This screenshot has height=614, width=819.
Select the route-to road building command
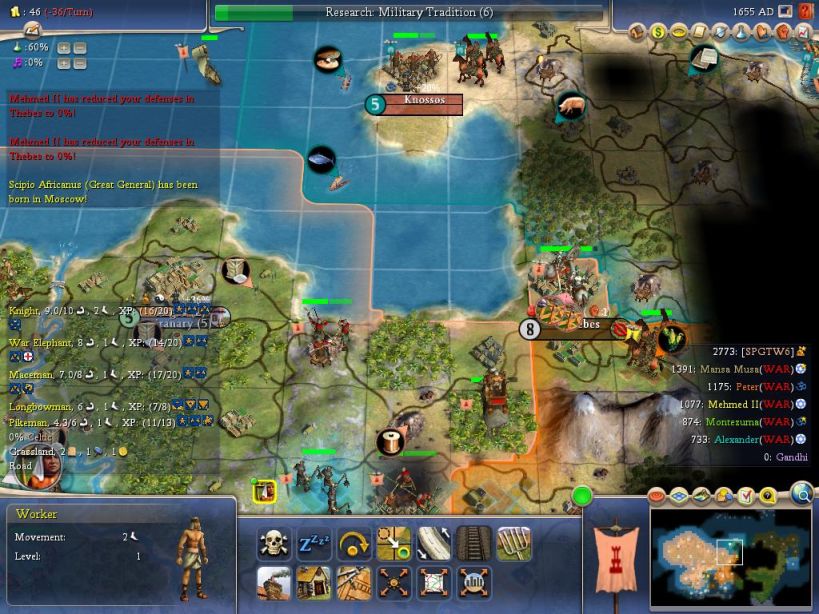394,544
